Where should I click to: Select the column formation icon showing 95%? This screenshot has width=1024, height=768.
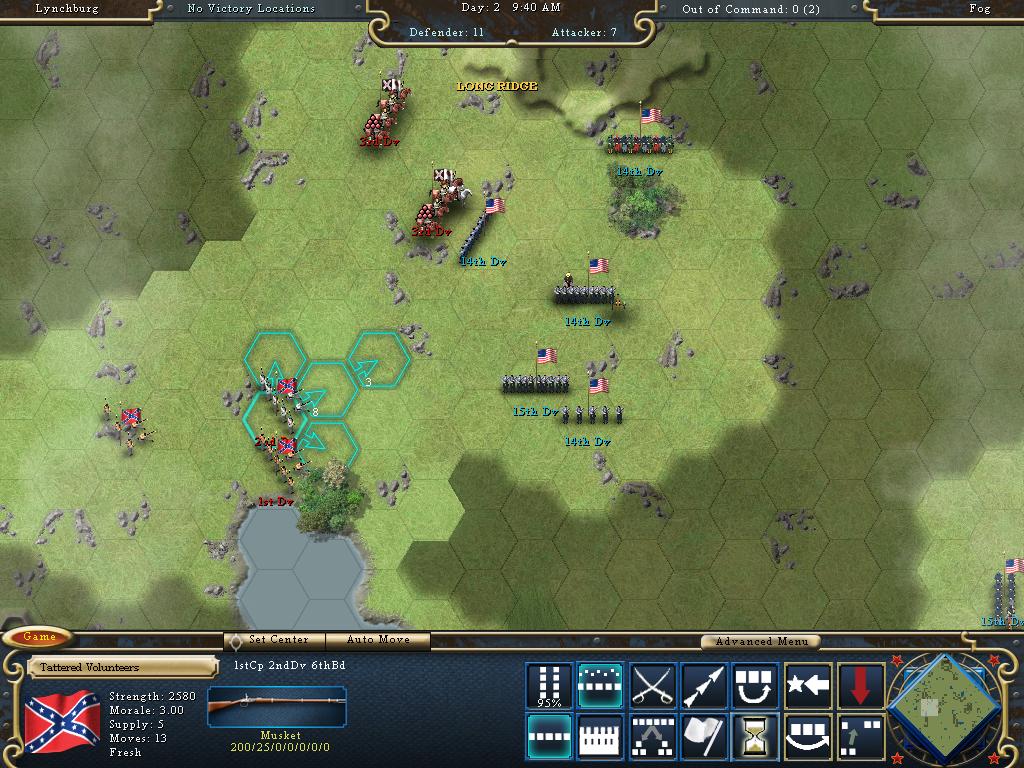549,686
